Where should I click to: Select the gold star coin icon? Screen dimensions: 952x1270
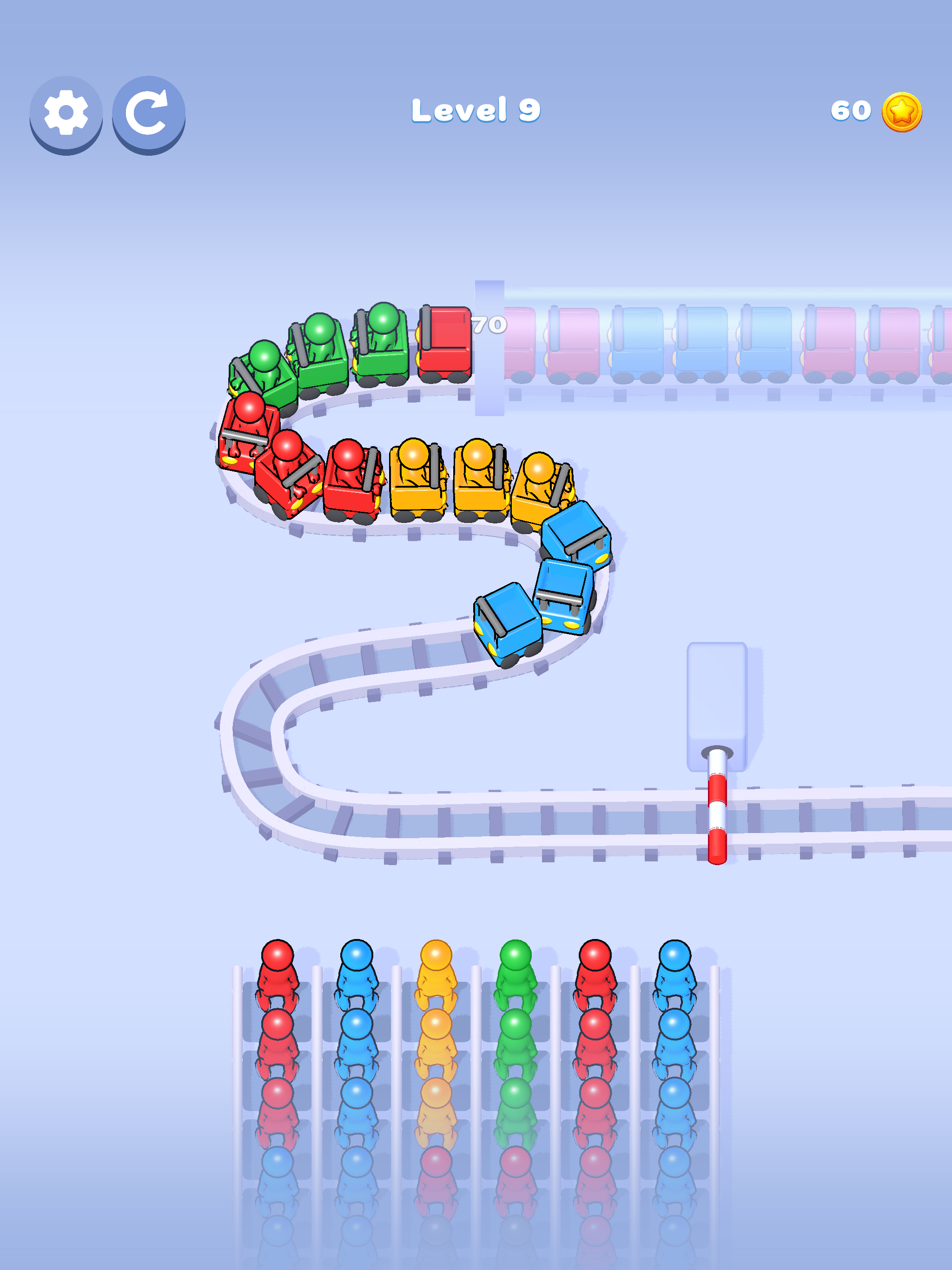coord(902,113)
